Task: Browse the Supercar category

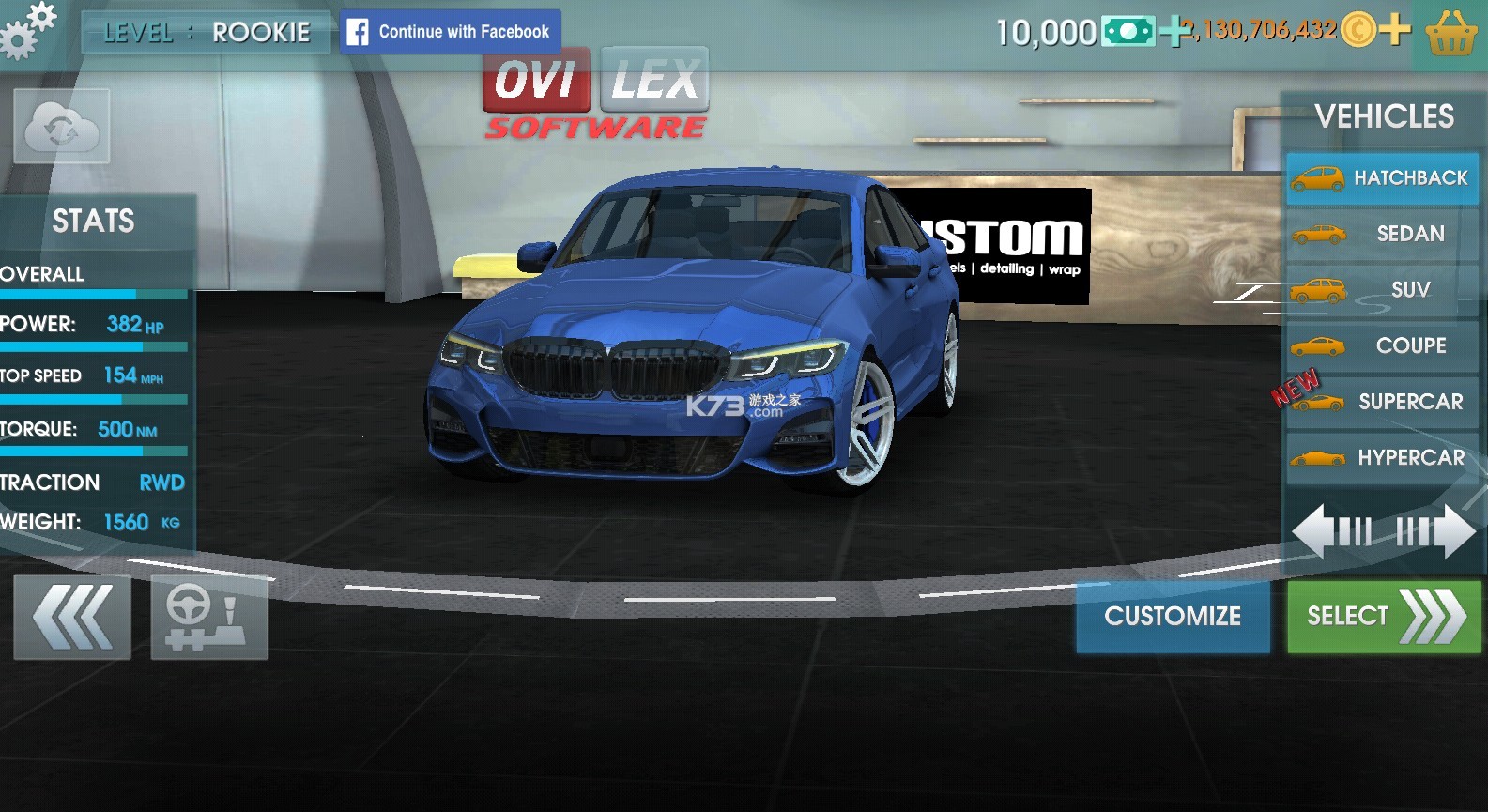Action: (x=1382, y=402)
